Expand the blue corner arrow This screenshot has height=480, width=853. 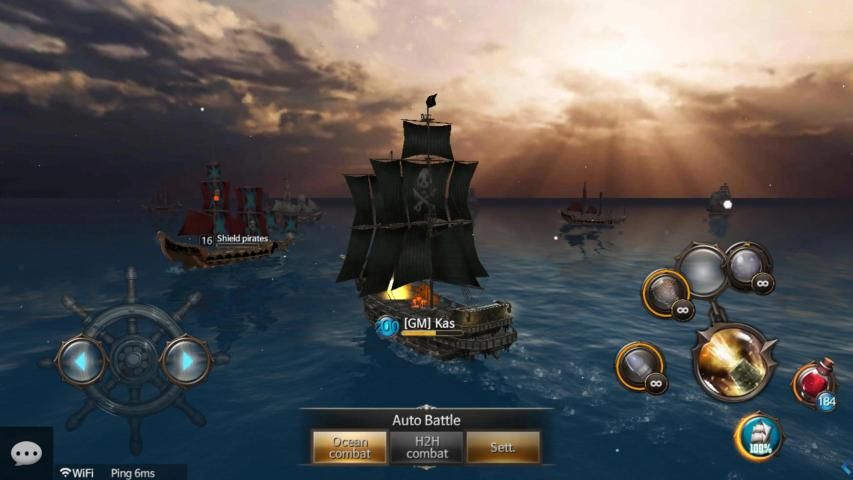(x=846, y=468)
